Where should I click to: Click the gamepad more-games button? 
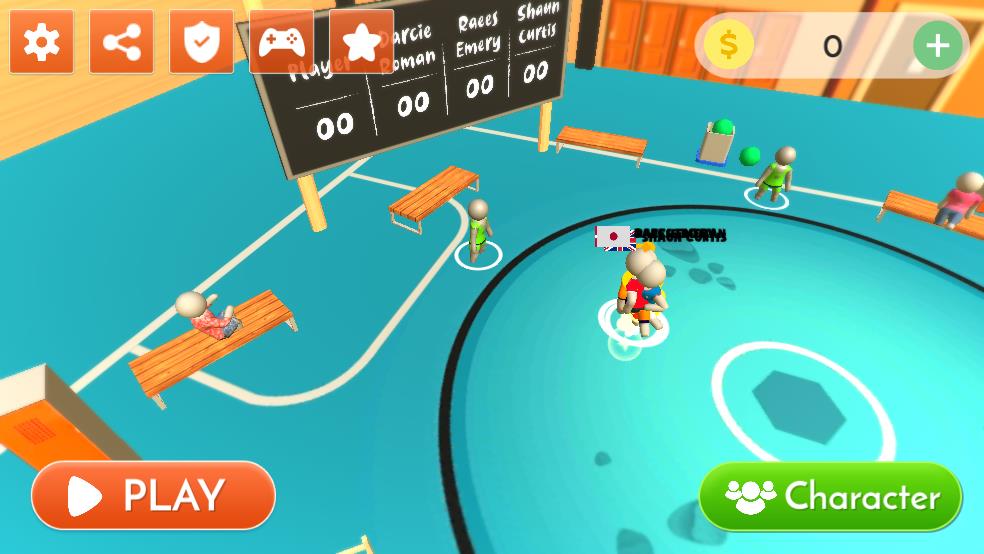tap(282, 42)
